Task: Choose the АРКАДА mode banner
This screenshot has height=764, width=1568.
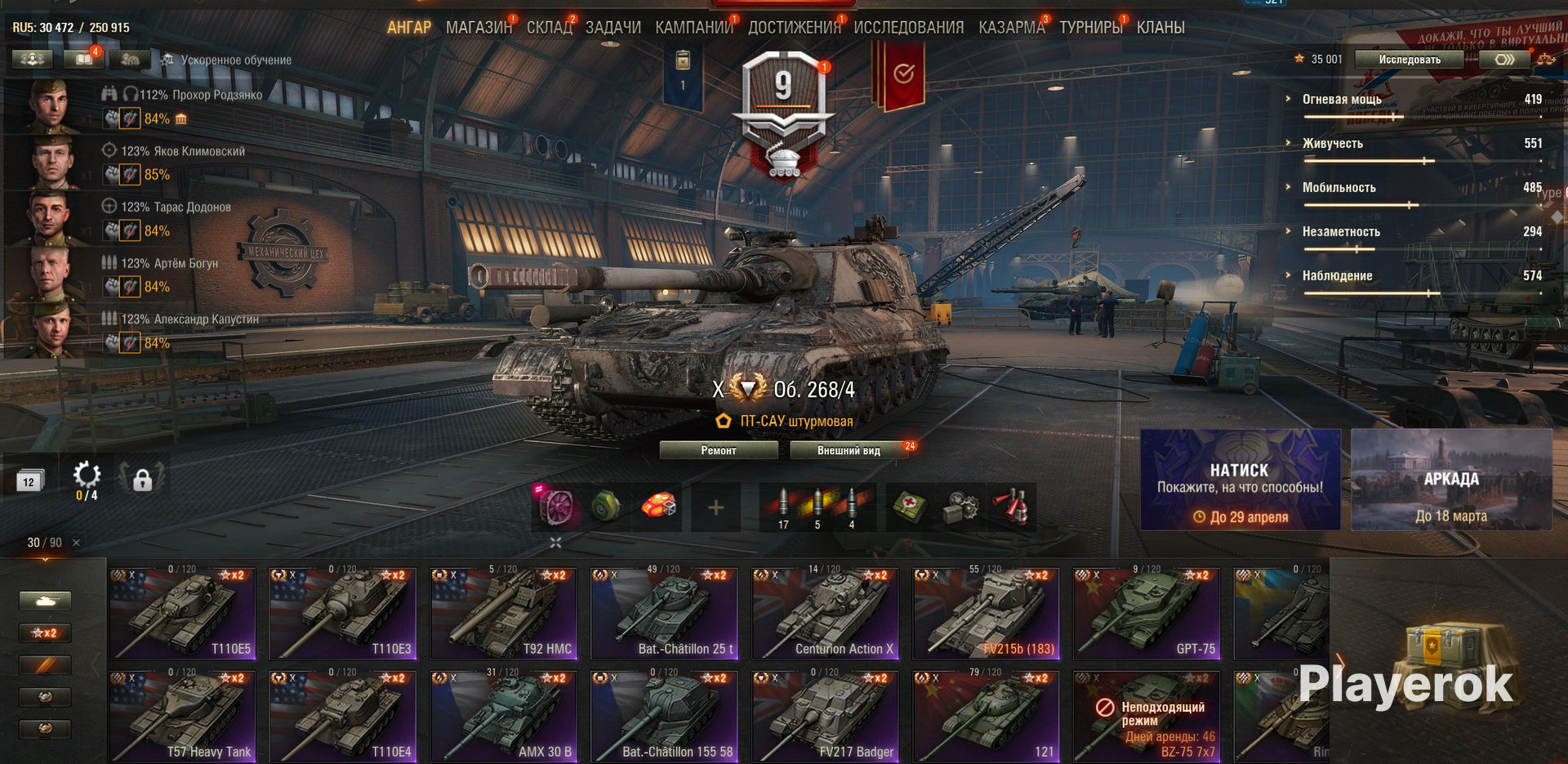Action: [1451, 480]
